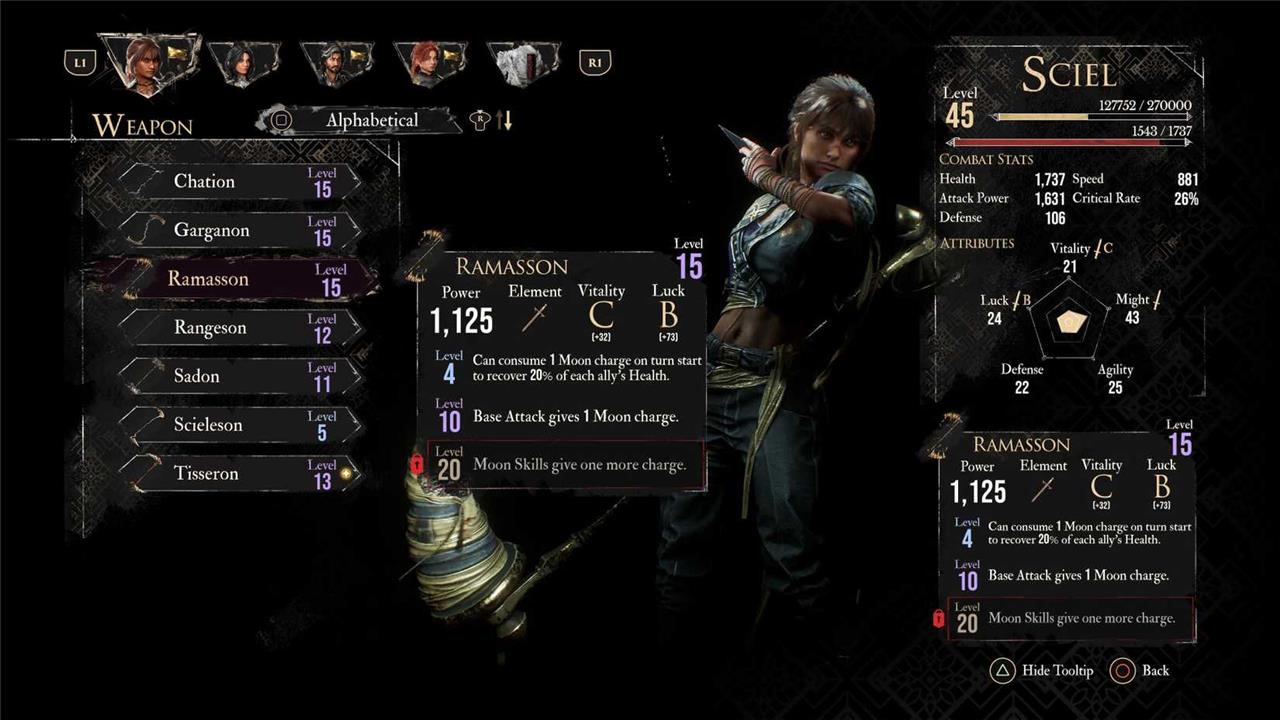Pick the Rangeson weapon entry
The height and width of the screenshot is (720, 1280).
[x=238, y=328]
